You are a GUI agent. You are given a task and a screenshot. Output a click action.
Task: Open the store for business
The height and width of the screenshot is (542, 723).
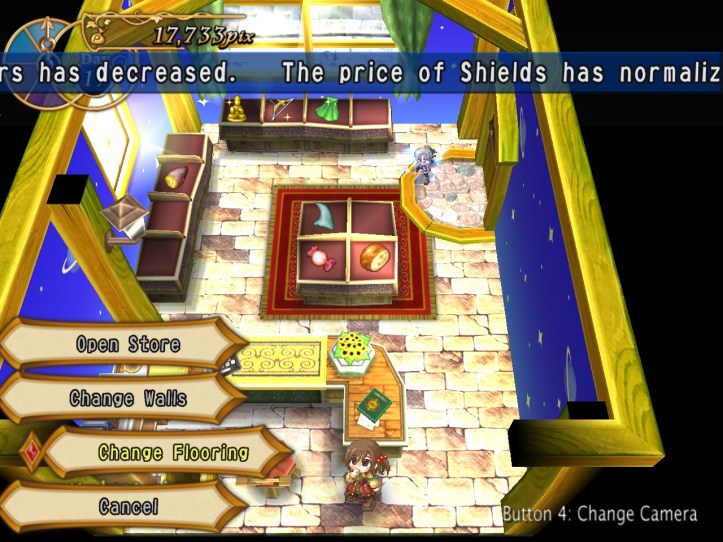(128, 344)
